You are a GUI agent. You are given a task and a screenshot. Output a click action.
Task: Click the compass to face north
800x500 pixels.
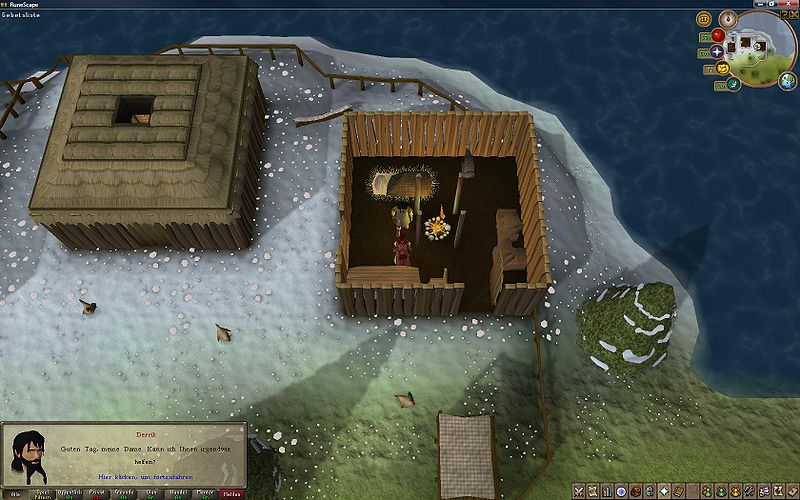[728, 18]
